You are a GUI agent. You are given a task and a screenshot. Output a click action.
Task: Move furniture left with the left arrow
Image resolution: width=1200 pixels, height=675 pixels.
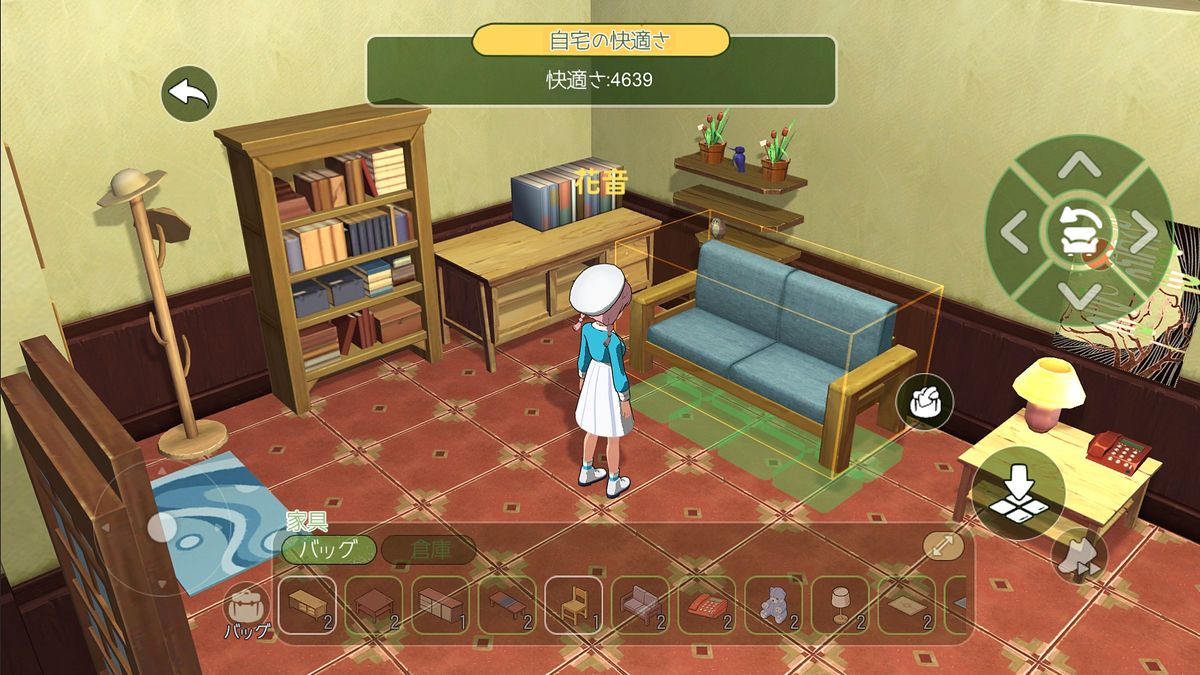point(1014,233)
